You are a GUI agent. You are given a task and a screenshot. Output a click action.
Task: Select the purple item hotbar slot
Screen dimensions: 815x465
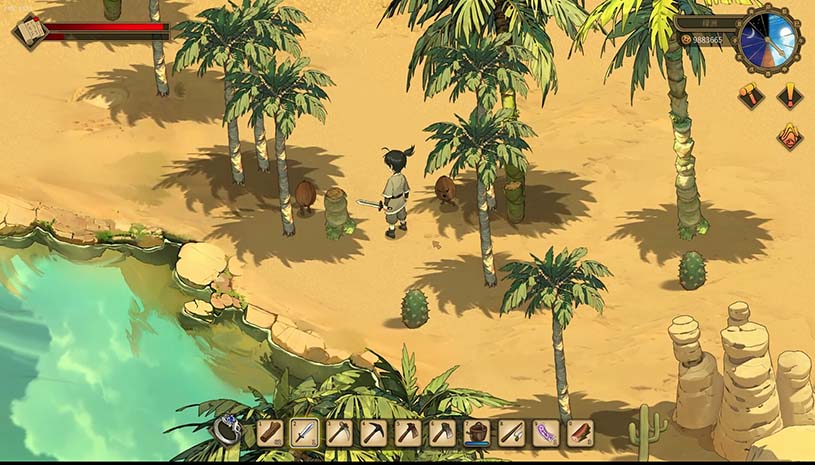546,433
